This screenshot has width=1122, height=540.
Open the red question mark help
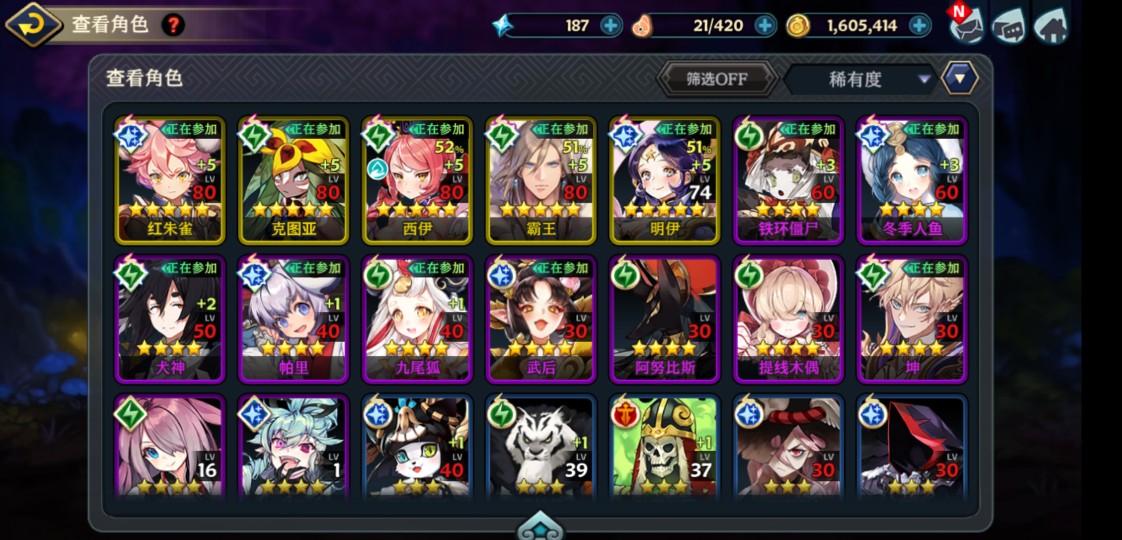[x=173, y=25]
